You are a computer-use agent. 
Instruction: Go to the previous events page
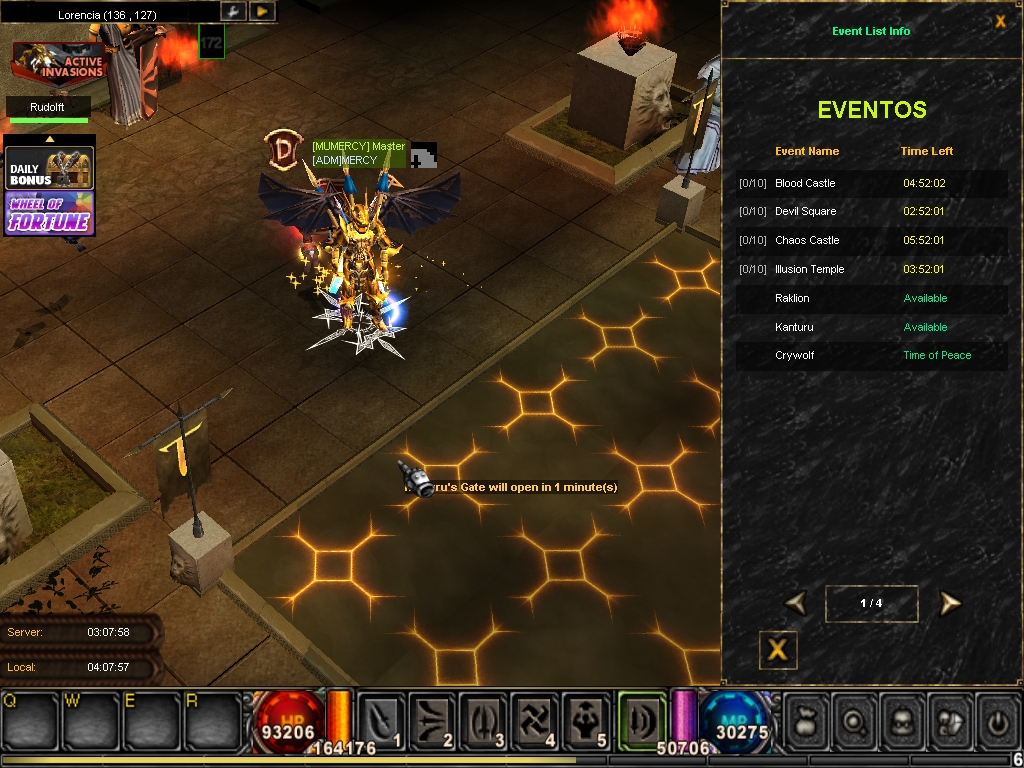pos(796,603)
